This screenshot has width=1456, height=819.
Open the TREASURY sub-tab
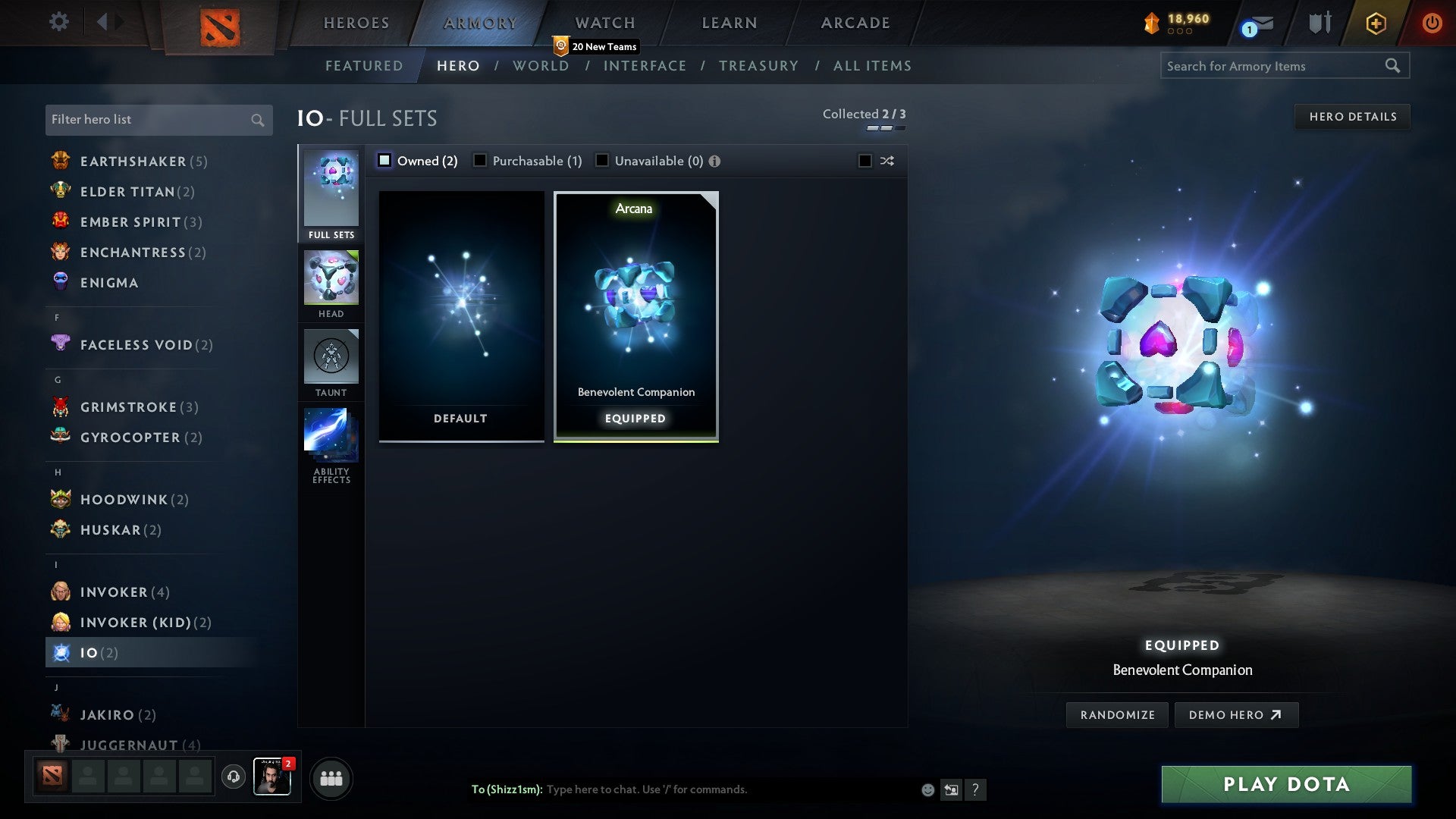click(758, 66)
